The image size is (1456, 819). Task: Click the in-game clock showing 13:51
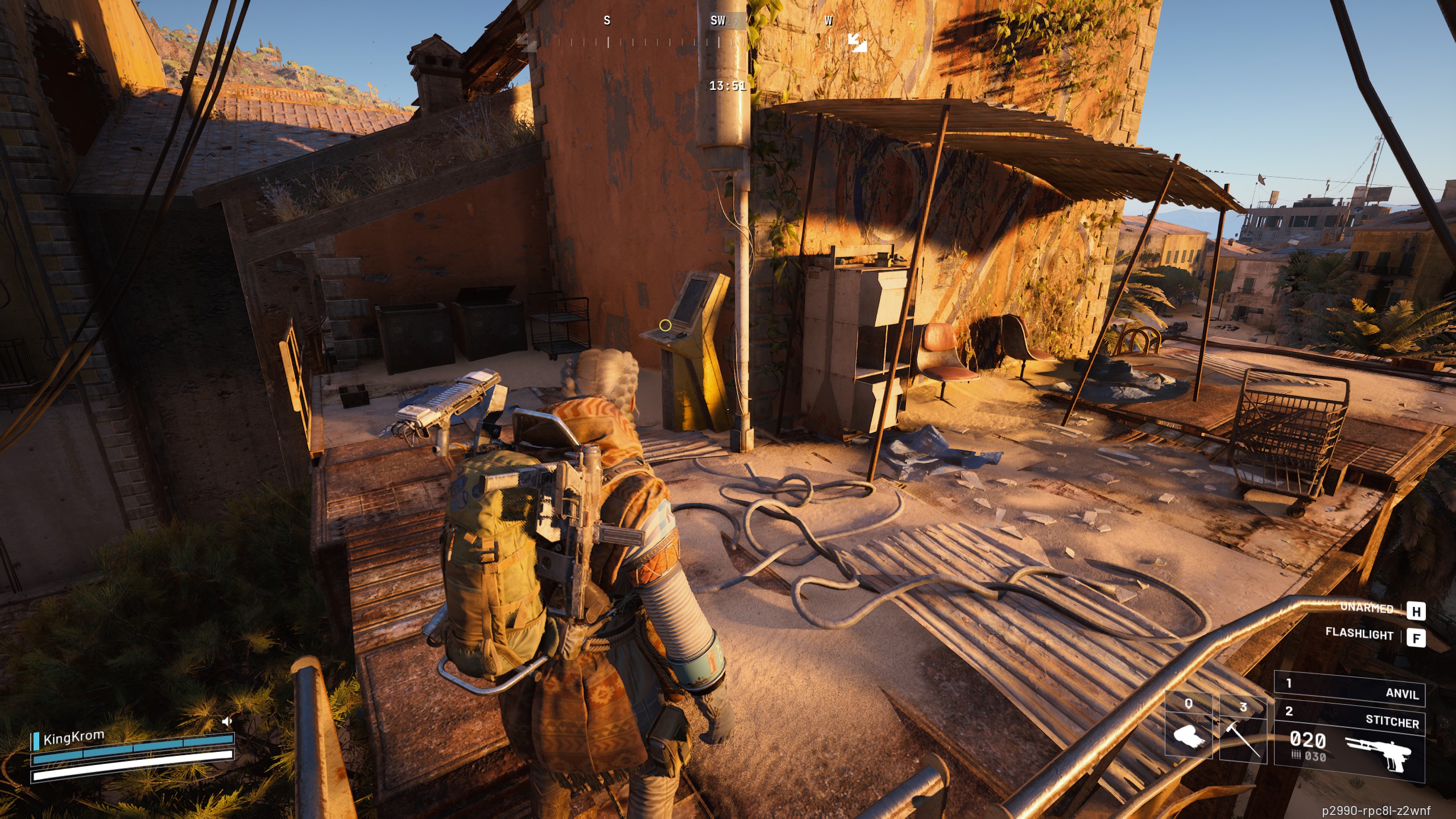(x=727, y=86)
